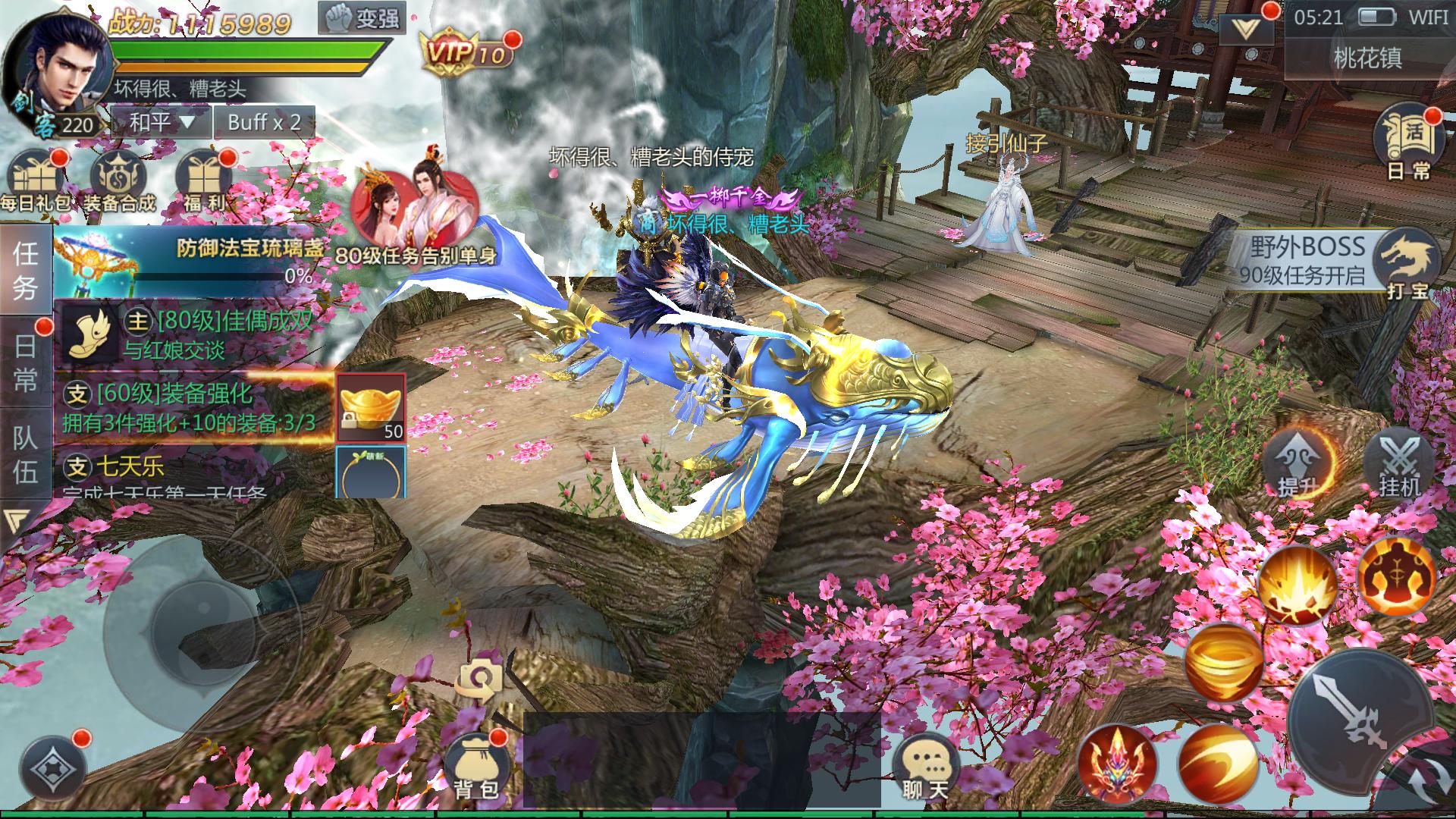Open the 福利 welfare gift icon
Viewport: 1456px width, 819px height.
[203, 182]
